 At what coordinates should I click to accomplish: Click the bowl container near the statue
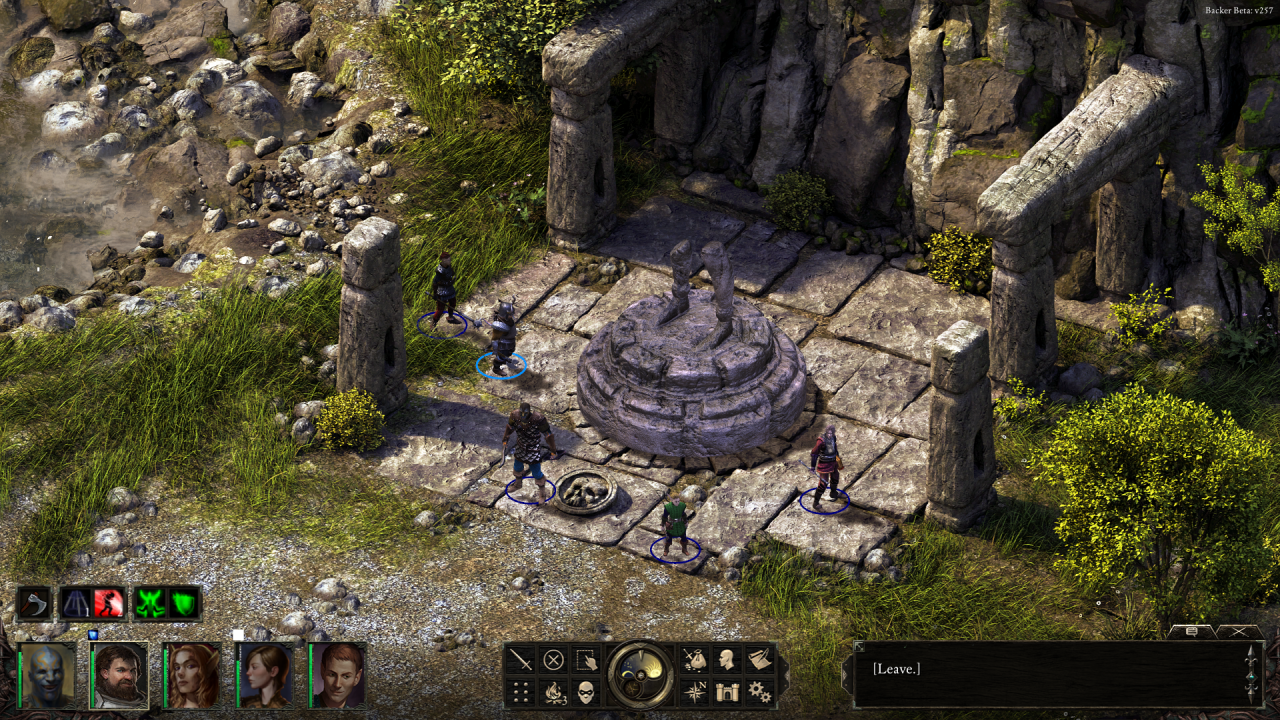pyautogui.click(x=585, y=492)
